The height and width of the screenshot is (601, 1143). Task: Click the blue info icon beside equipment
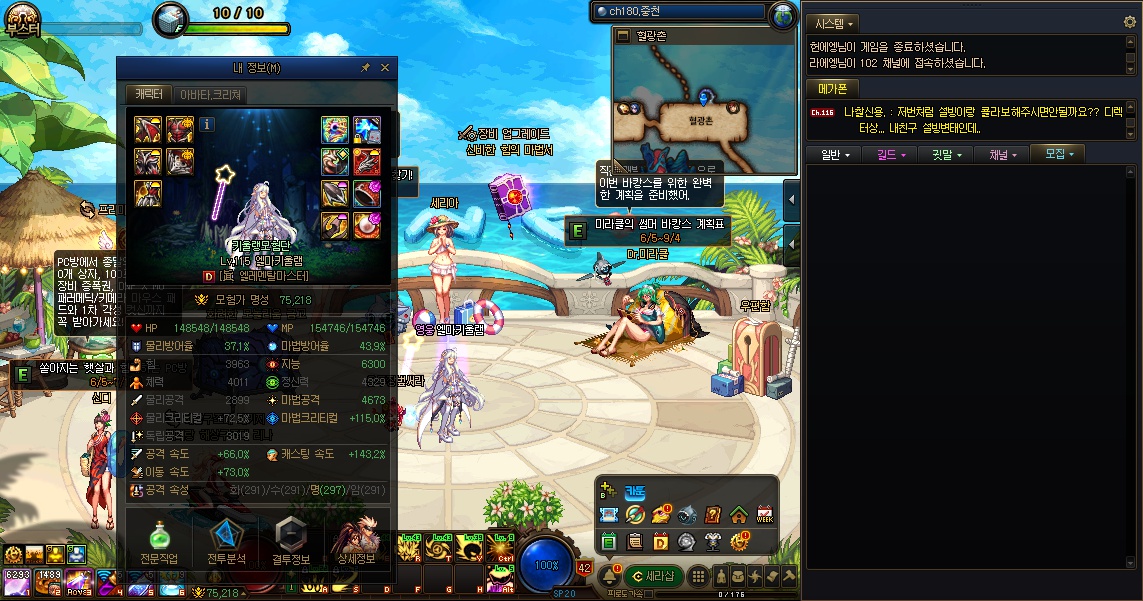[x=207, y=125]
